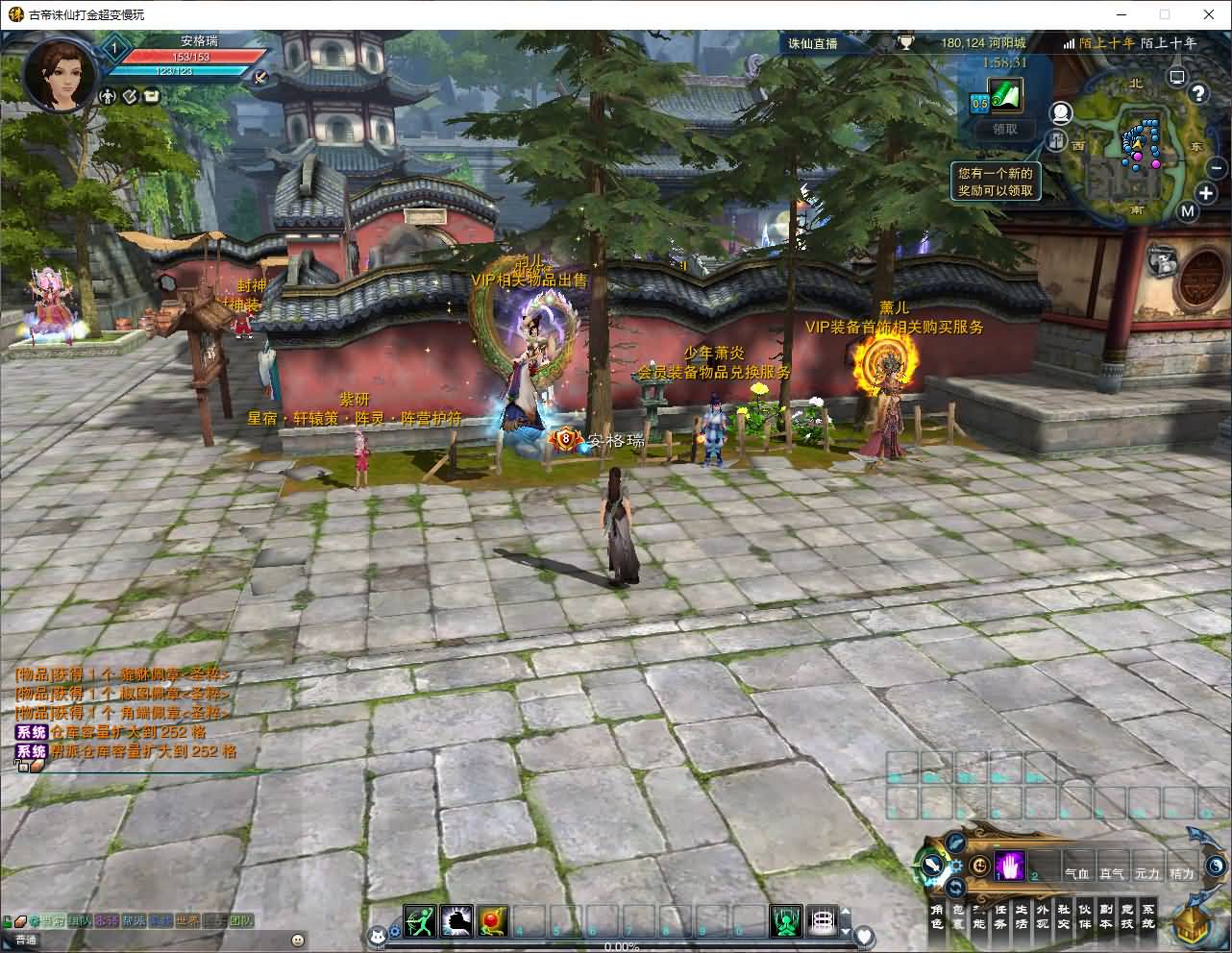Viewport: 1232px width, 953px height.
Task: Click the help question mark beside the minimap
Action: pos(1197,93)
